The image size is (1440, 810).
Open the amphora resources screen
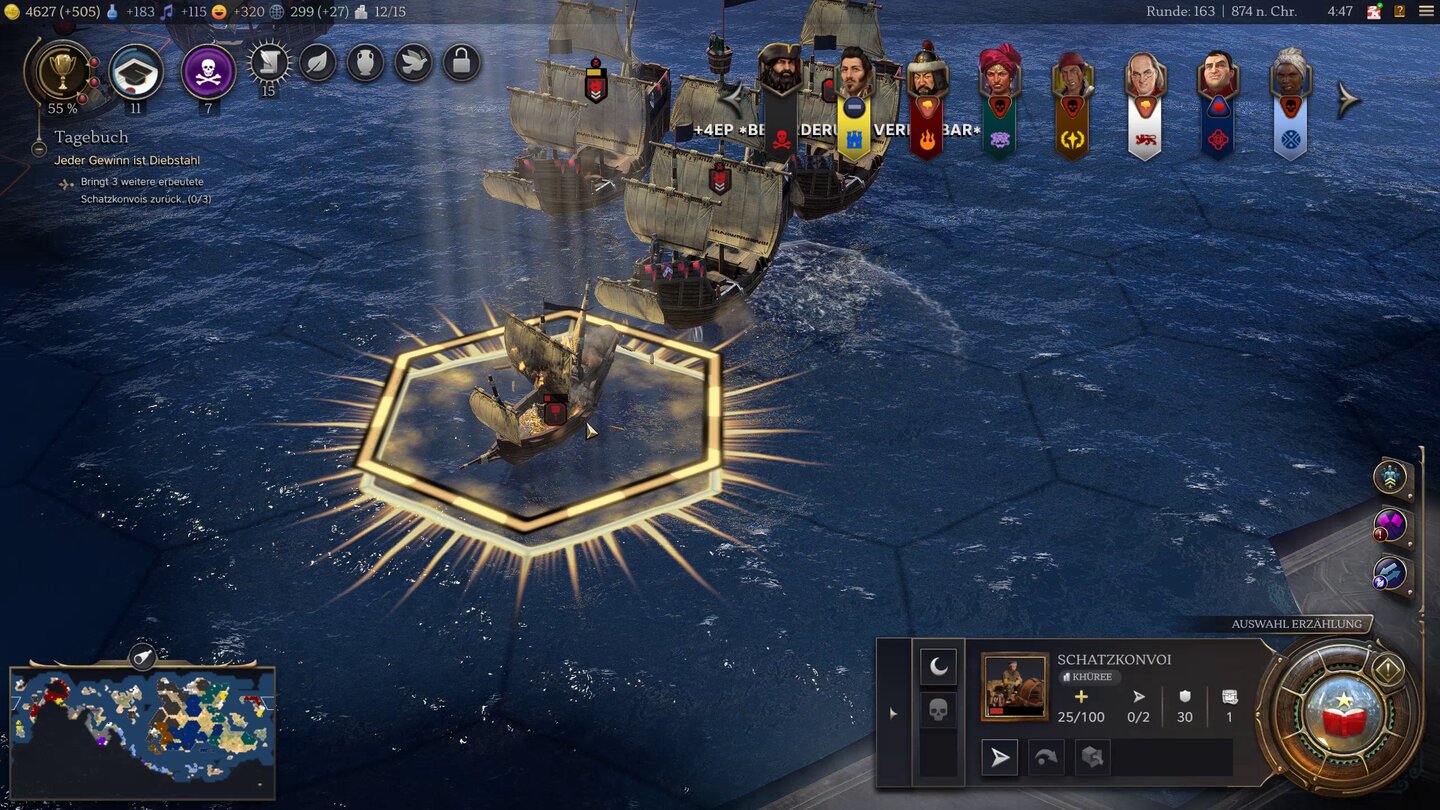[365, 63]
